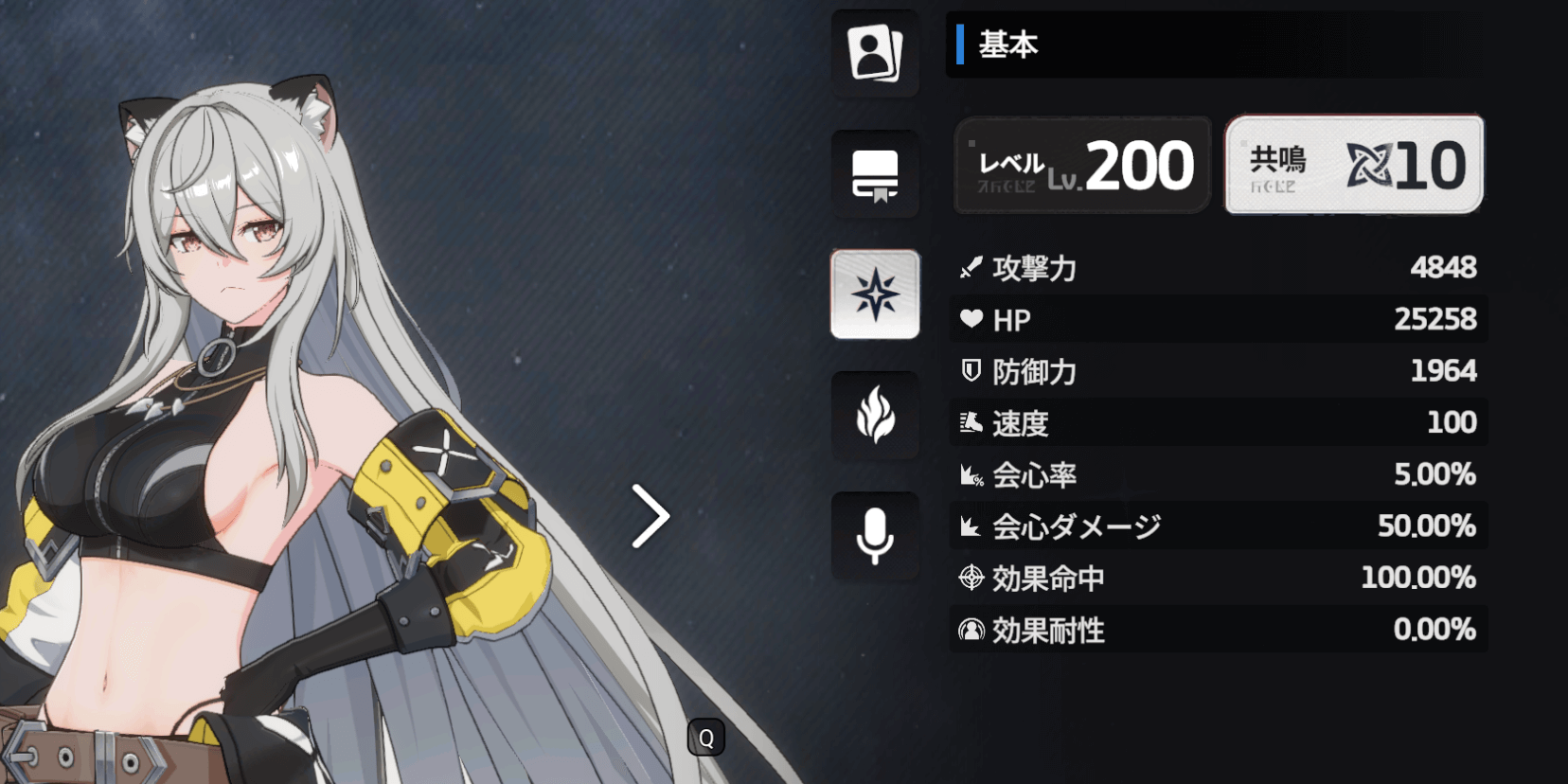The width and height of the screenshot is (1568, 784).
Task: Expand the panel using the right chevron arrow
Action: (651, 514)
